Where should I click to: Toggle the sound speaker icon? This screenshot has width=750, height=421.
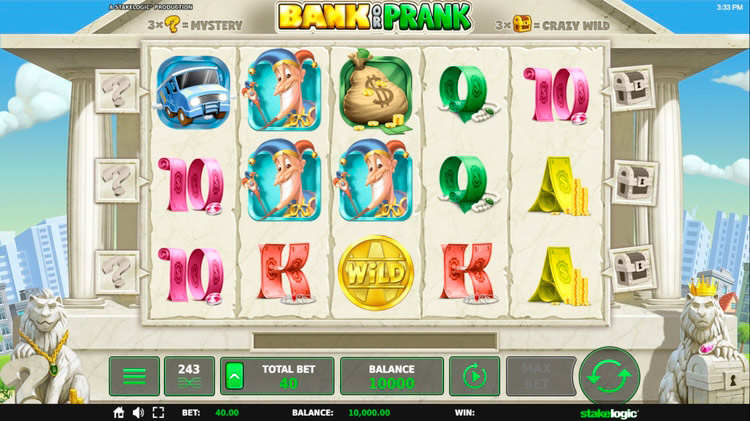pyautogui.click(x=138, y=412)
